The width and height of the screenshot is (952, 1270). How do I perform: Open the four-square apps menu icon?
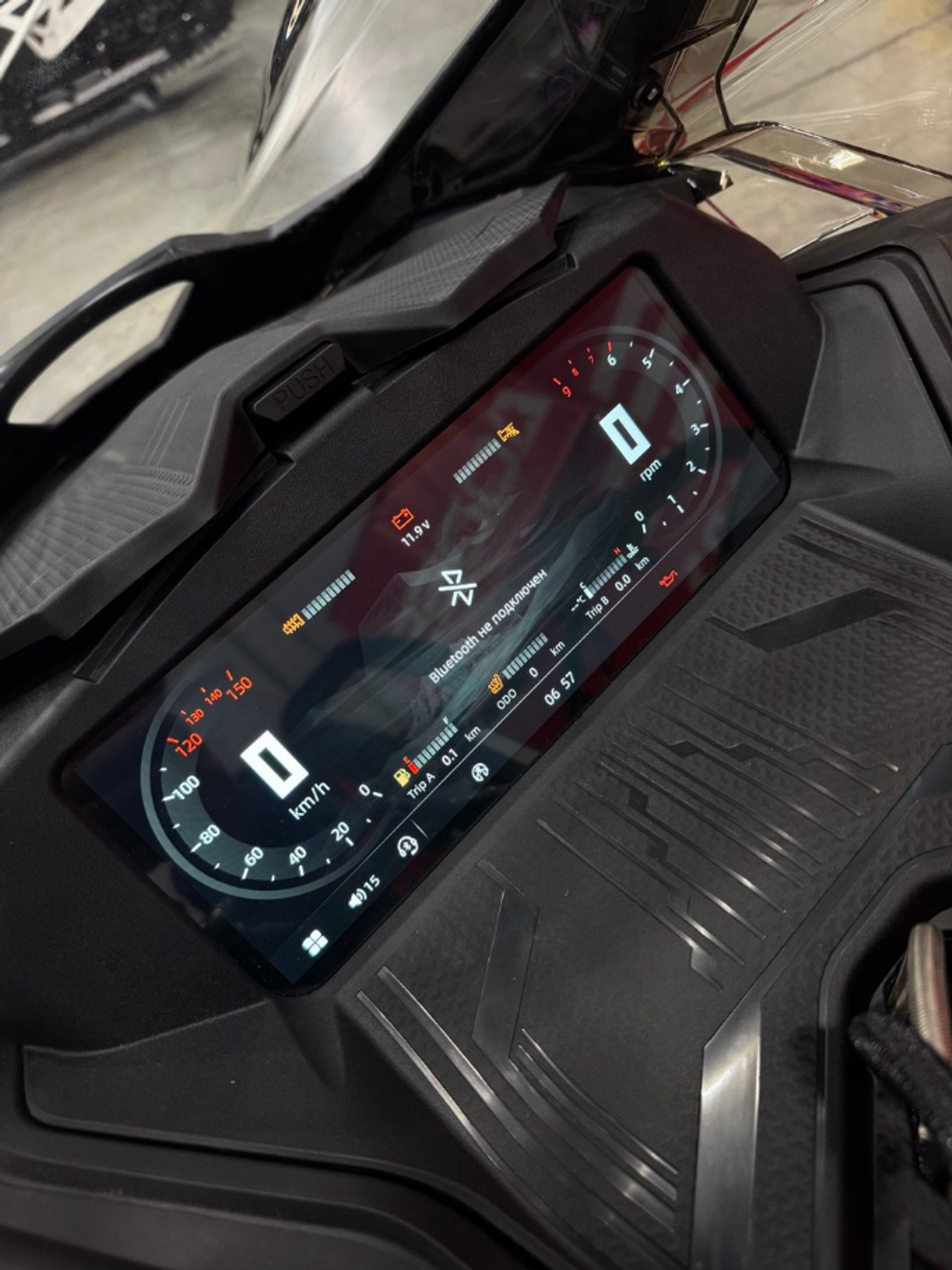[x=314, y=943]
